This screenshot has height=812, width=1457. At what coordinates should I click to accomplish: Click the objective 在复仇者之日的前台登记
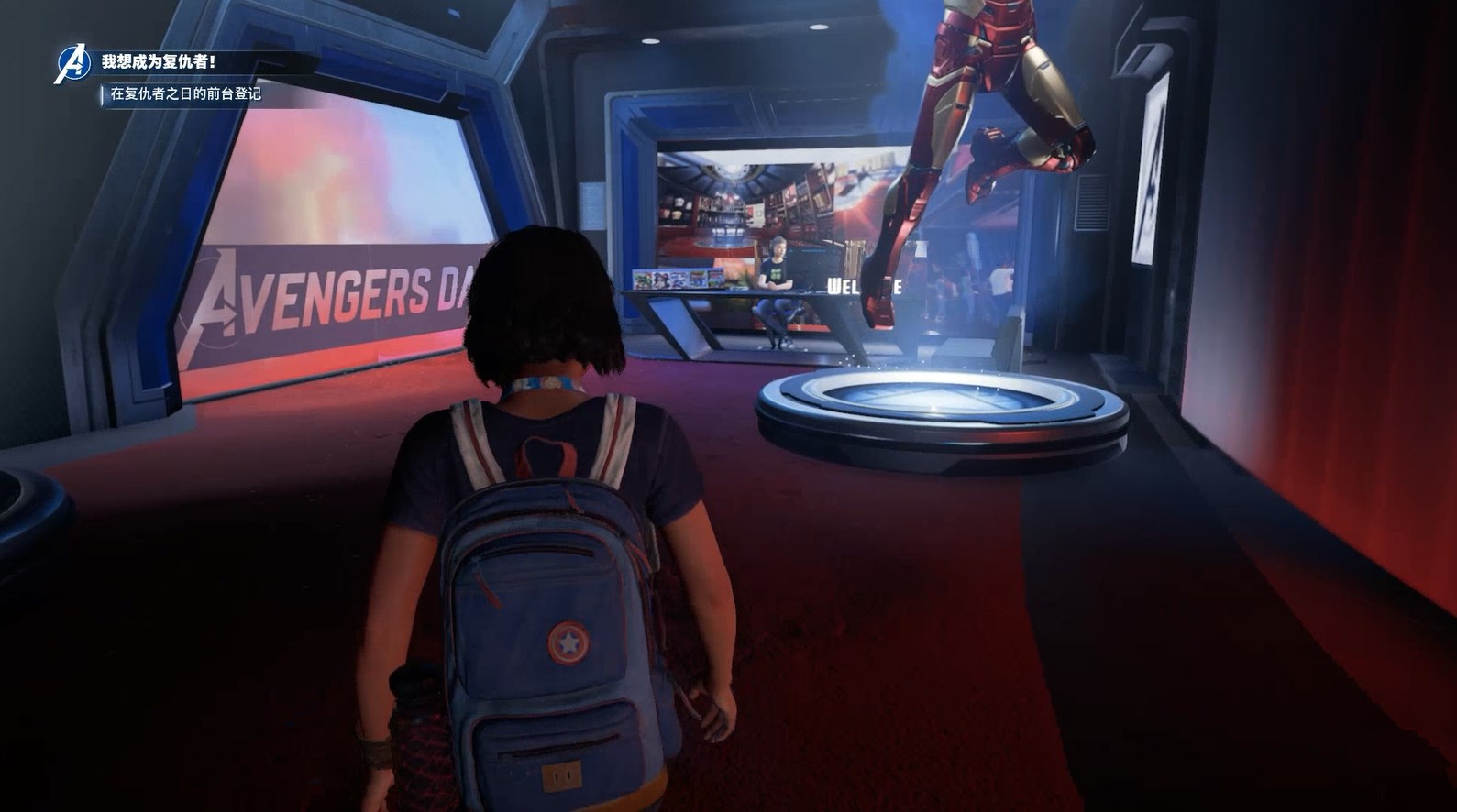coord(186,93)
